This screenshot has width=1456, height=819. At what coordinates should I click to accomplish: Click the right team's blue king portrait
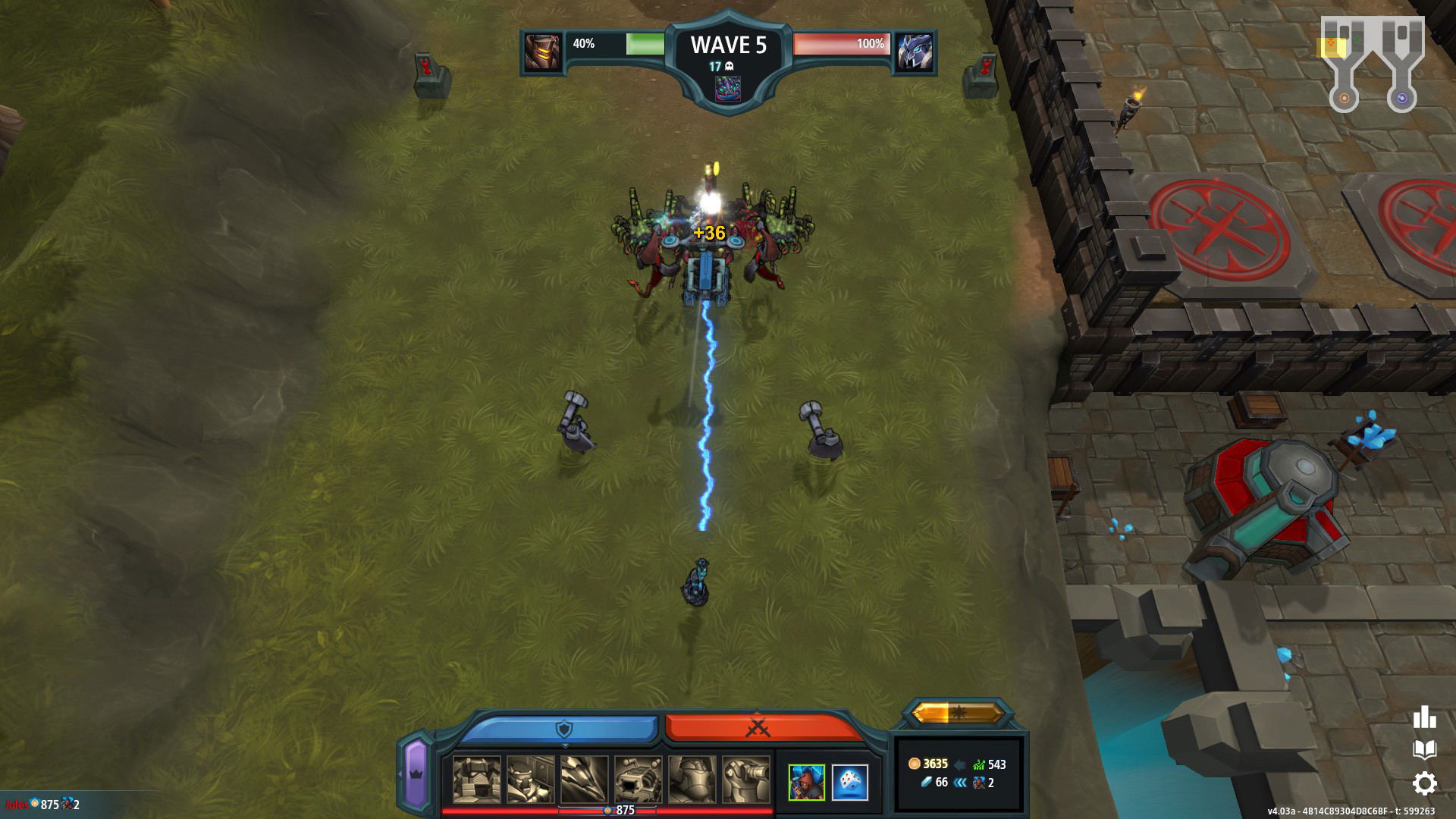(915, 52)
